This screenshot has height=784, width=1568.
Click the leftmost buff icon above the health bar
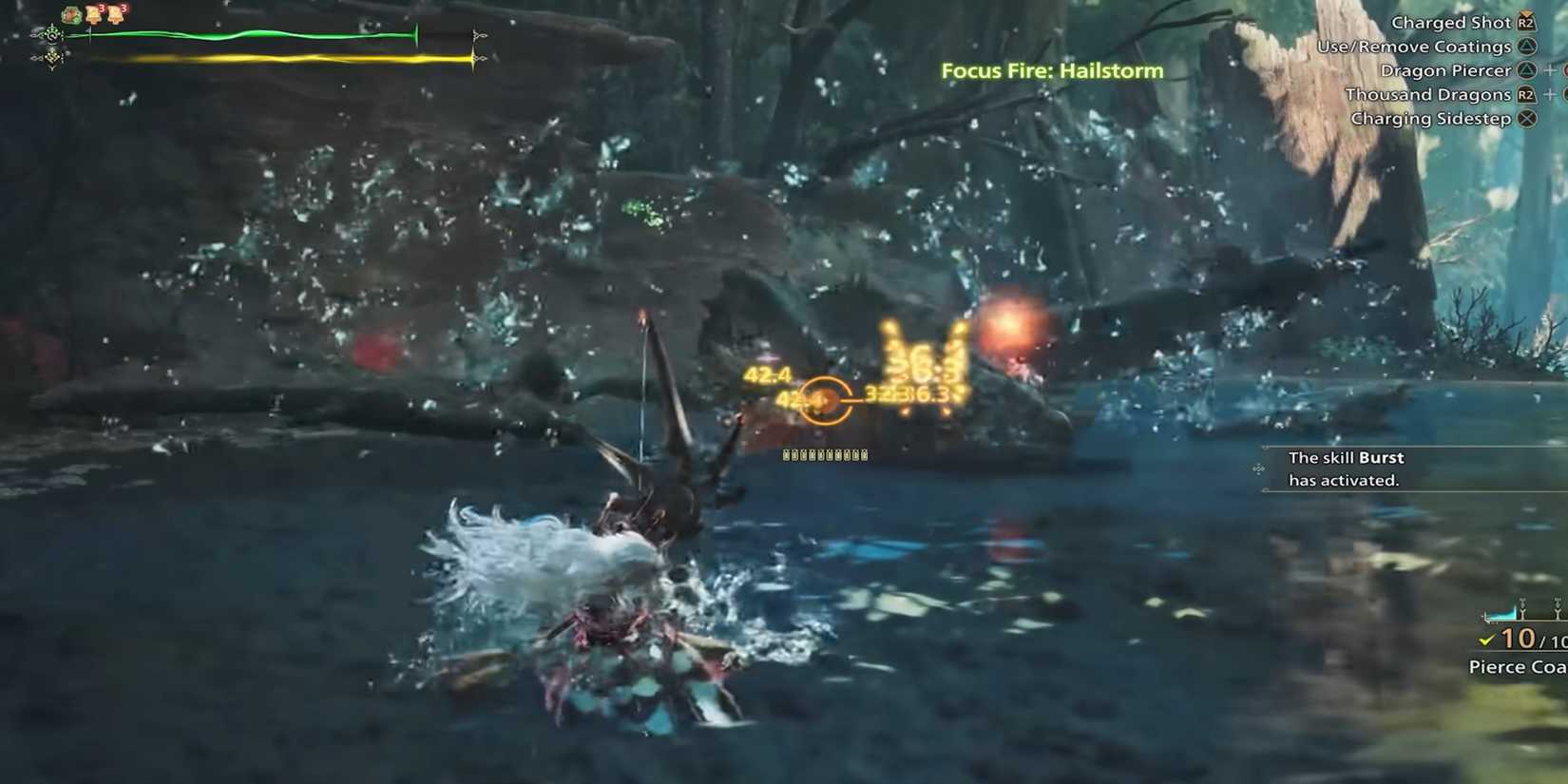[70, 15]
